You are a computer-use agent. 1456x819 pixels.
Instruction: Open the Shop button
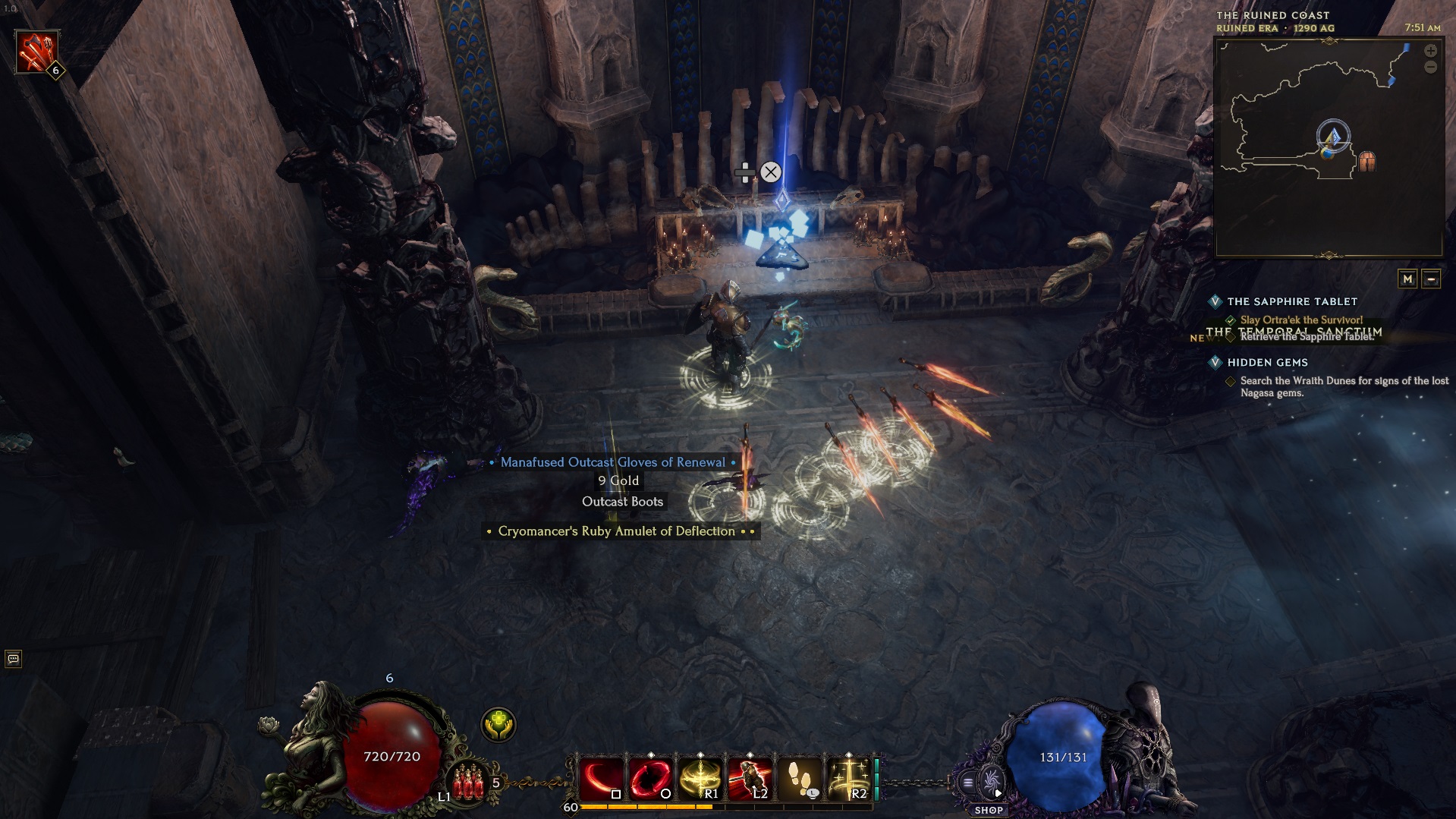coord(989,789)
